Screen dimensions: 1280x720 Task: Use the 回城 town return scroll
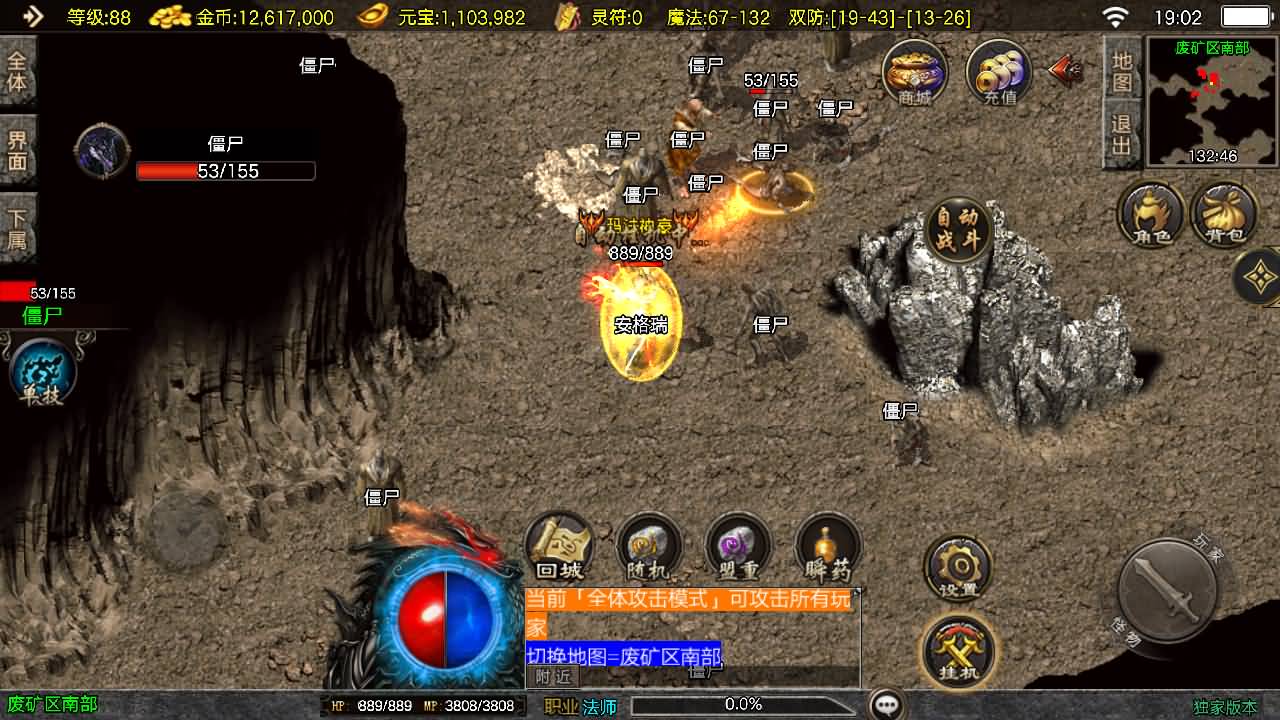point(559,547)
